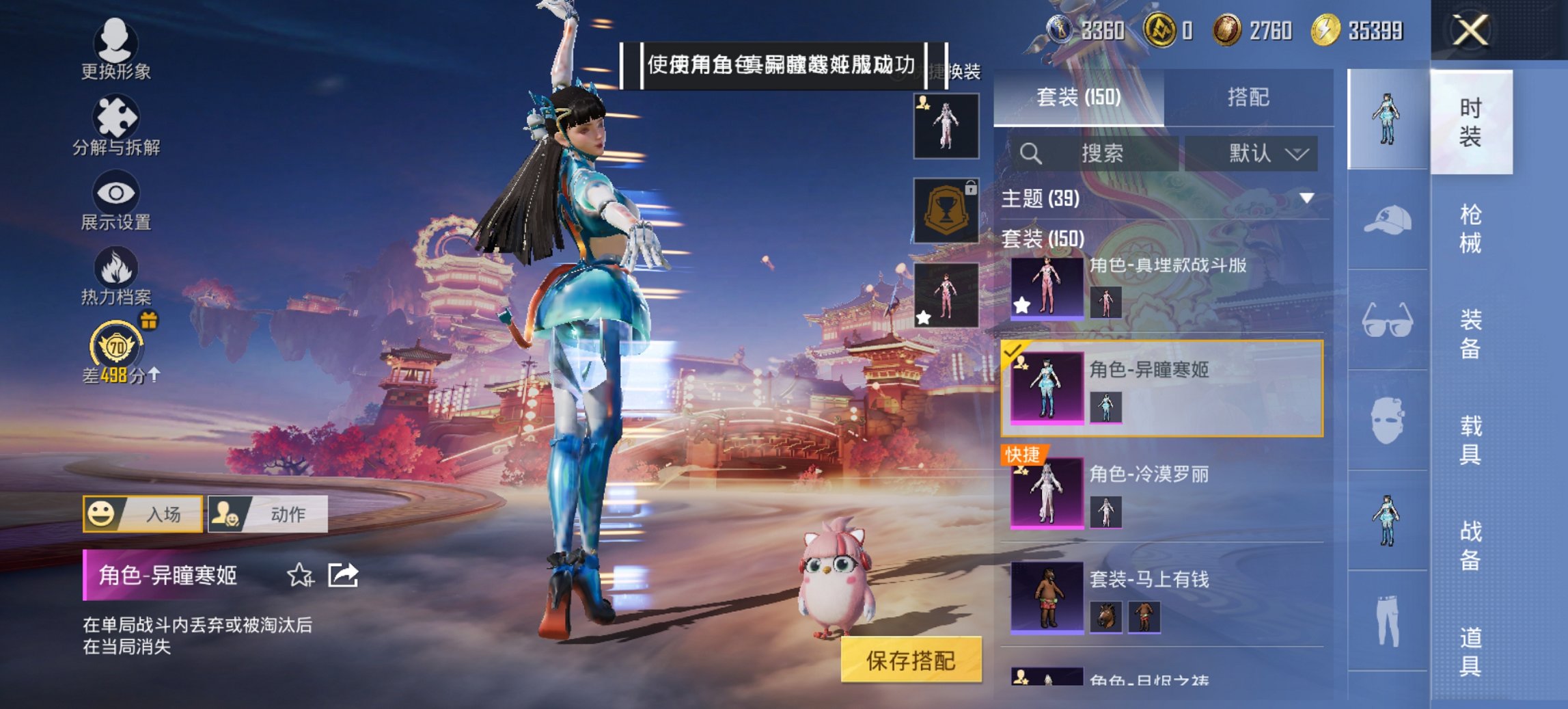Open the 默认 sort dropdown

(1257, 154)
